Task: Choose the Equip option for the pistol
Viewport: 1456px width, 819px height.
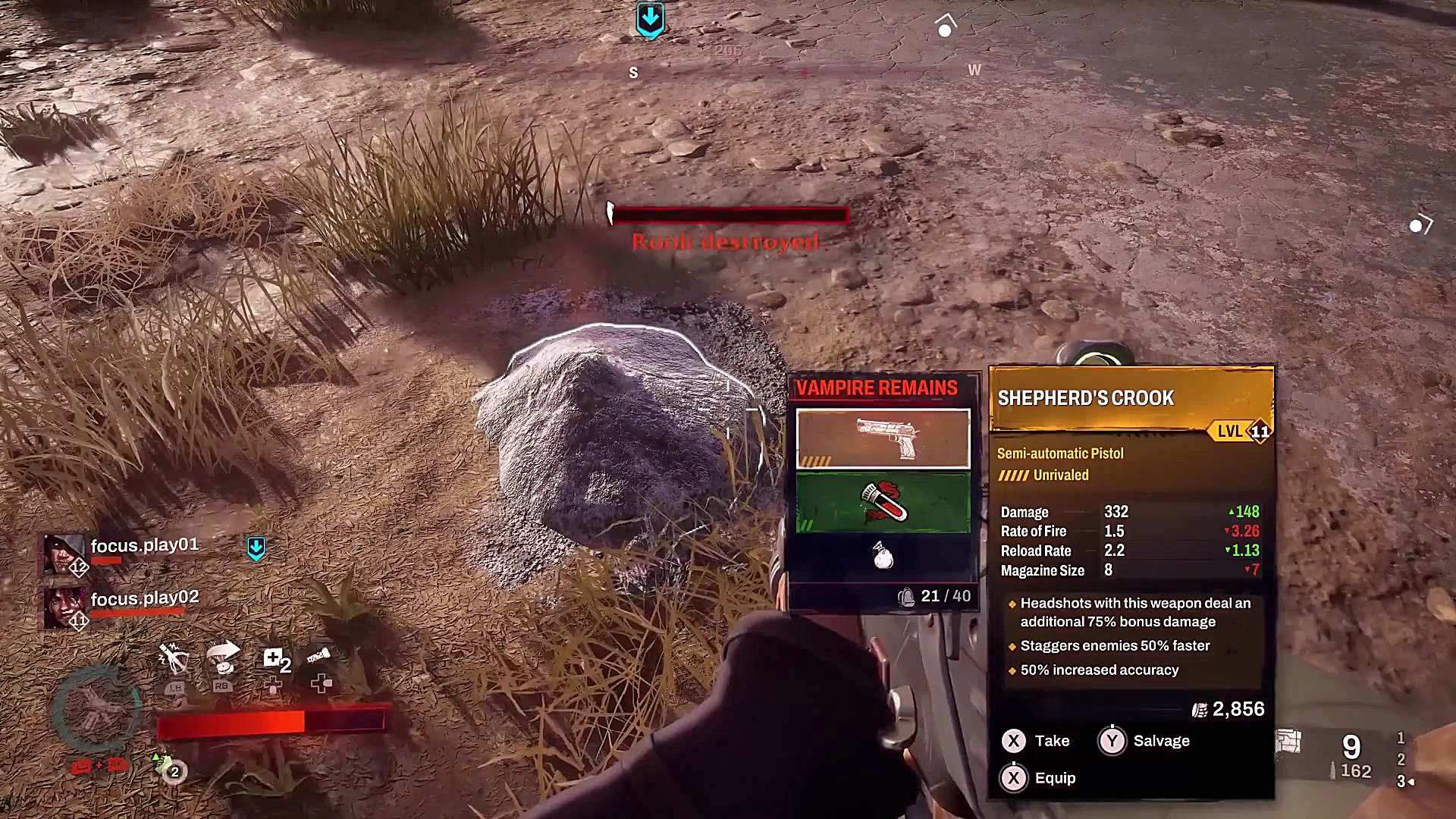Action: tap(1037, 778)
